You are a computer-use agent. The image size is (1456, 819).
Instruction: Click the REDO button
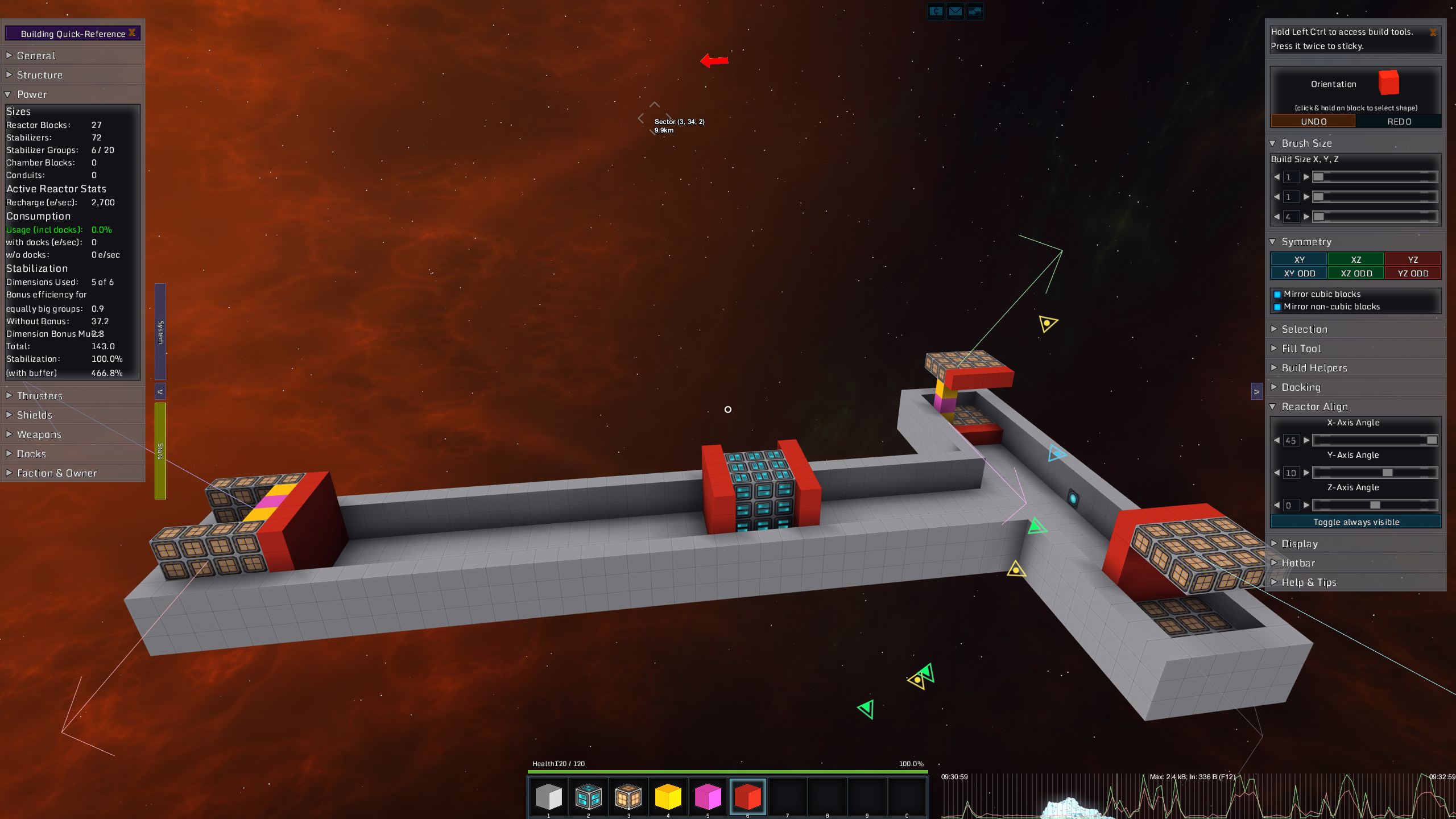point(1399,122)
